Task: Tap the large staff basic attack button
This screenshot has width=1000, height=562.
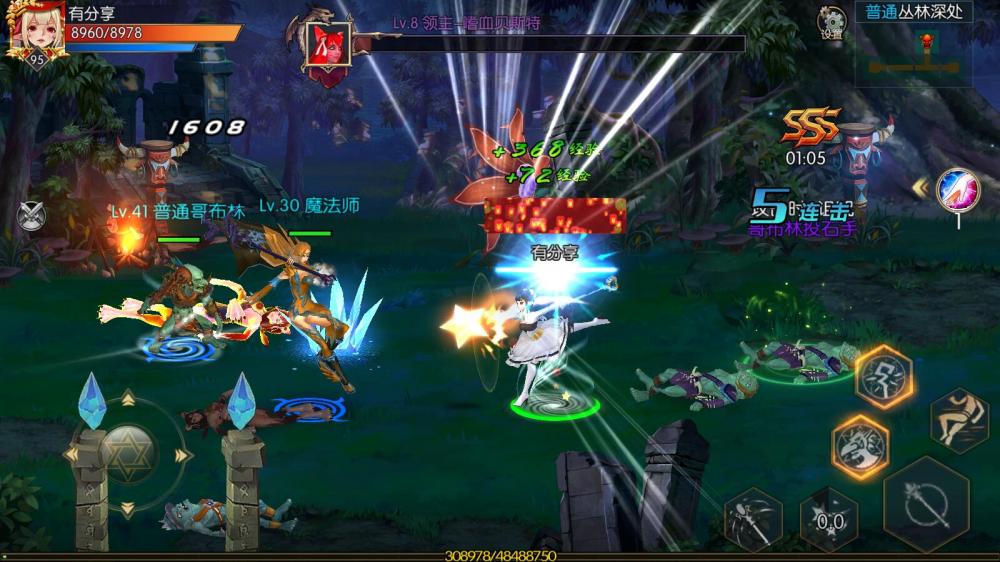Action: (x=925, y=503)
